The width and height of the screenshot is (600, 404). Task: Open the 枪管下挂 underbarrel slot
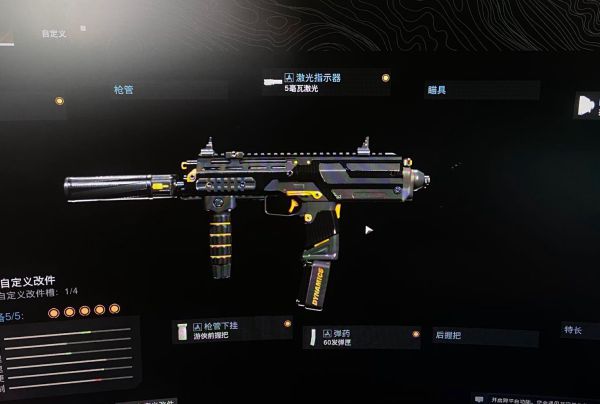(232, 330)
